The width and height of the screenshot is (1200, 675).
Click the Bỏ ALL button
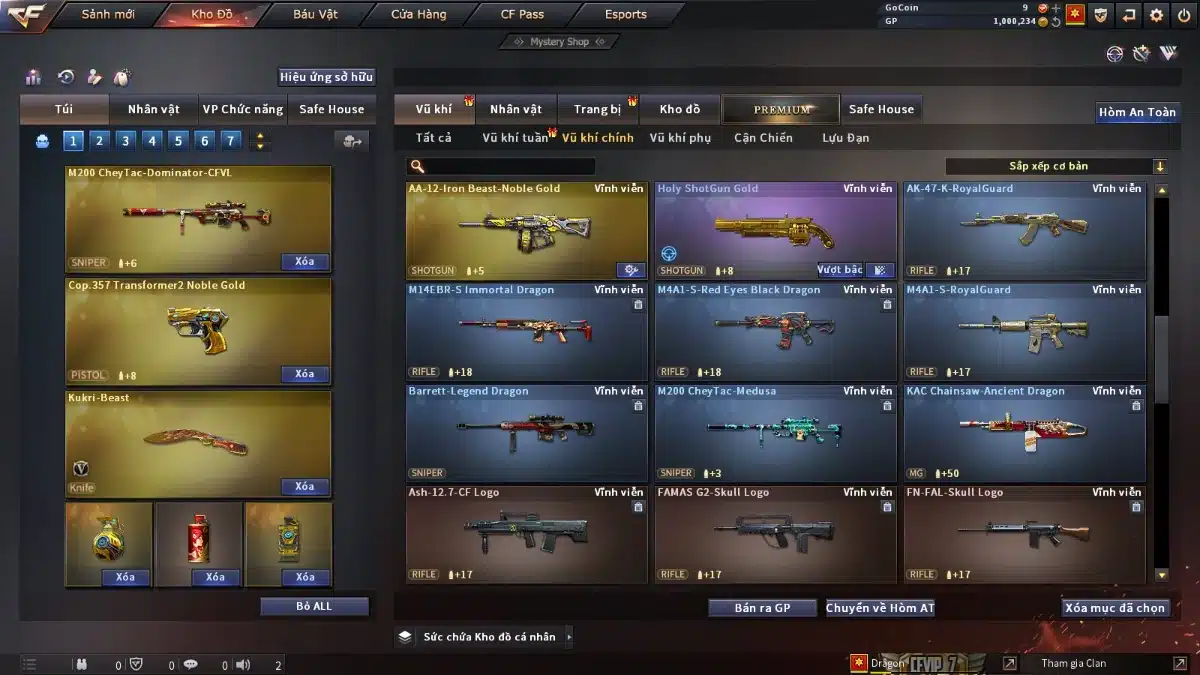click(314, 606)
